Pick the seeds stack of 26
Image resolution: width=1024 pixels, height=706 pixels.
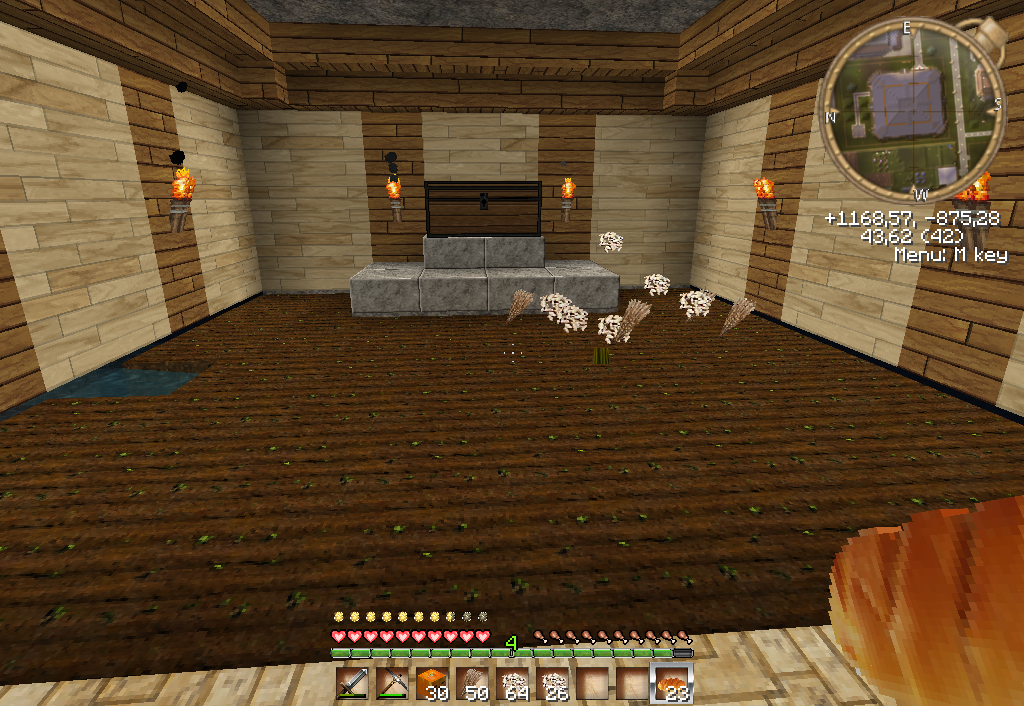(551, 684)
